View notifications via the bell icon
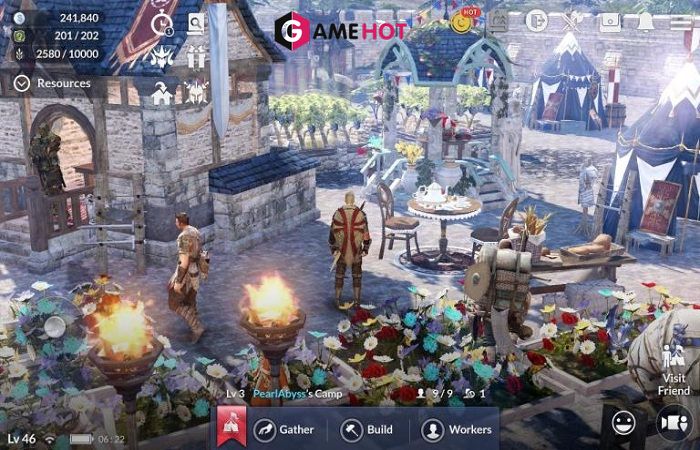The width and height of the screenshot is (700, 450). 645,20
